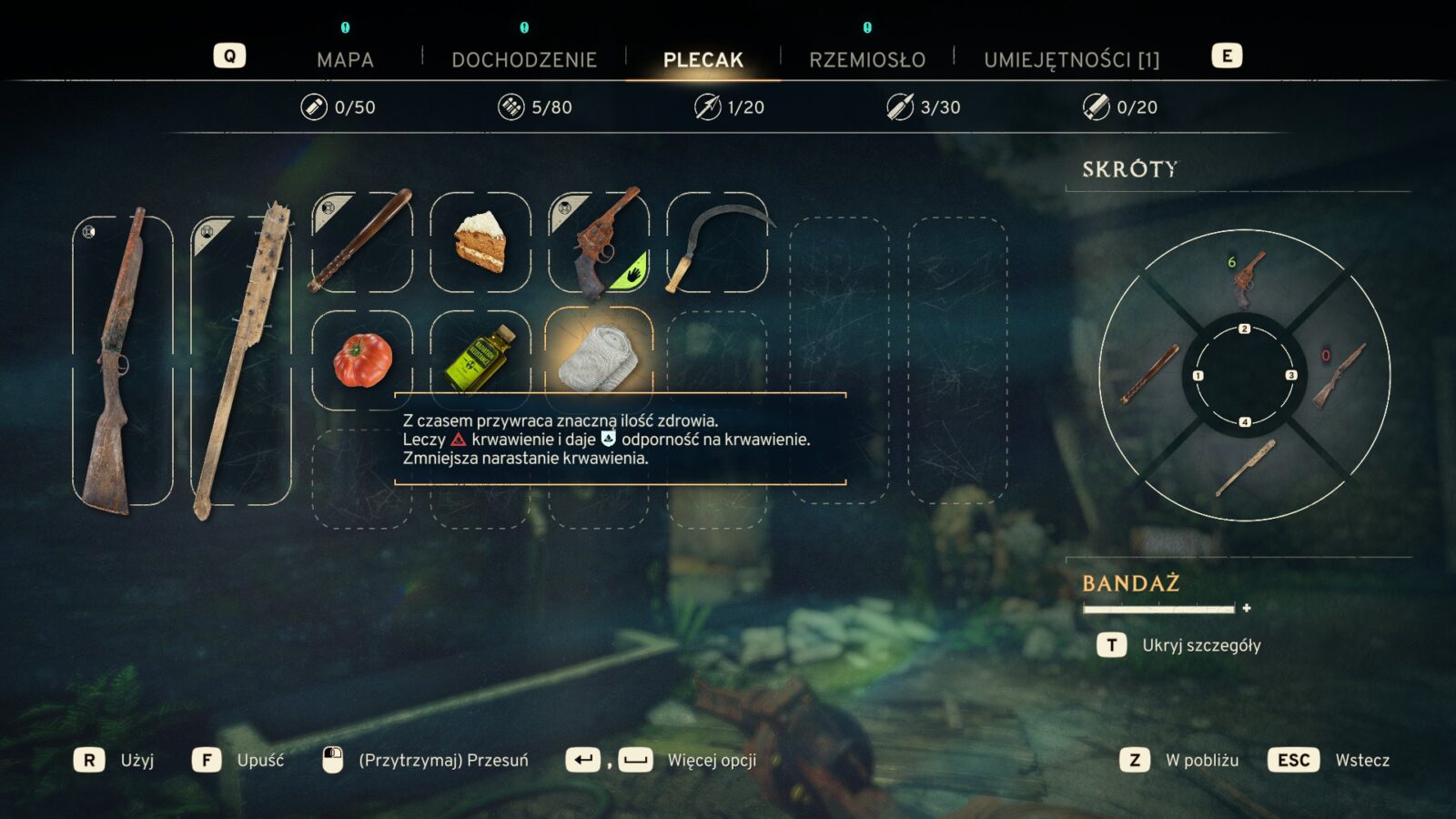Choose revolver shortcut on the wheel
The width and height of the screenshot is (1456, 819).
click(x=1245, y=278)
